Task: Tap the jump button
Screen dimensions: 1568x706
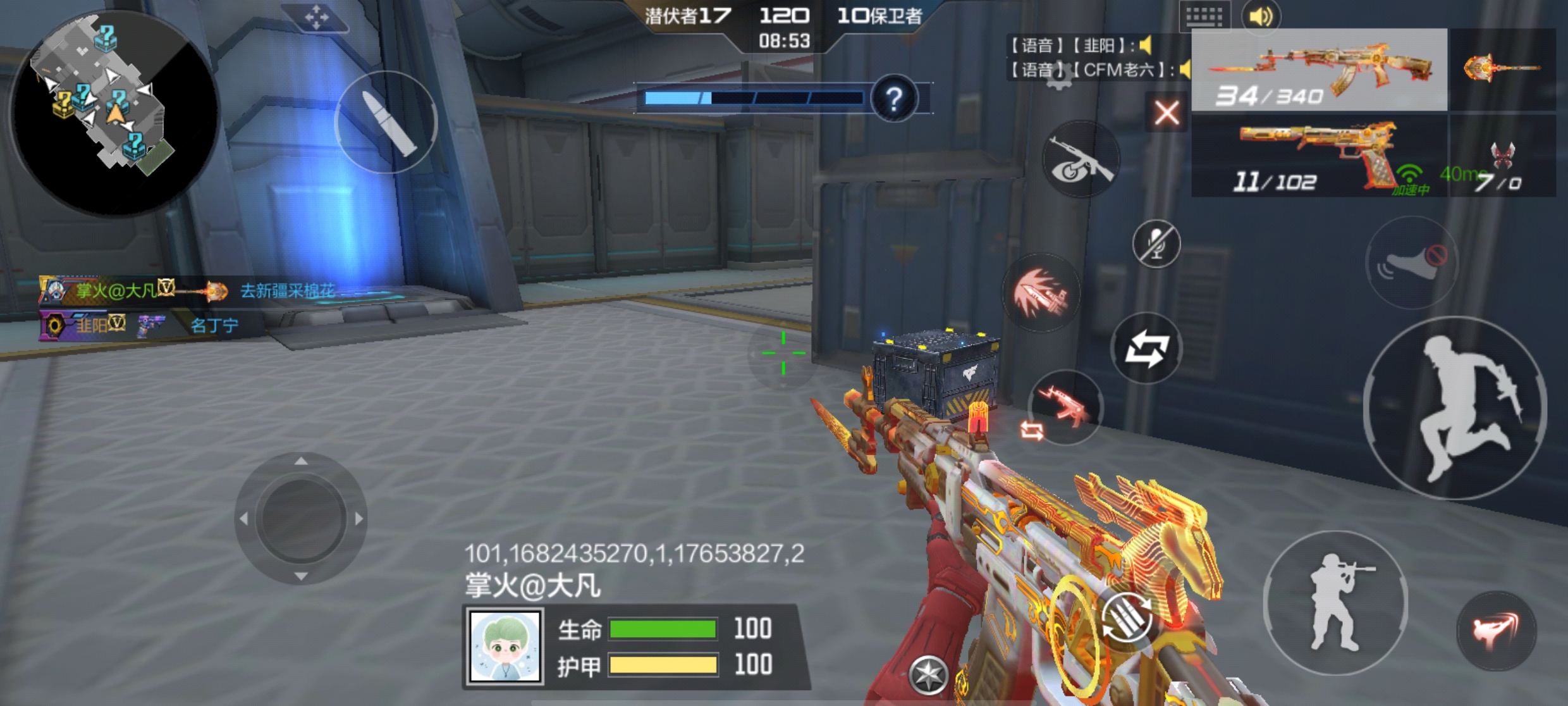Action: (1455, 408)
